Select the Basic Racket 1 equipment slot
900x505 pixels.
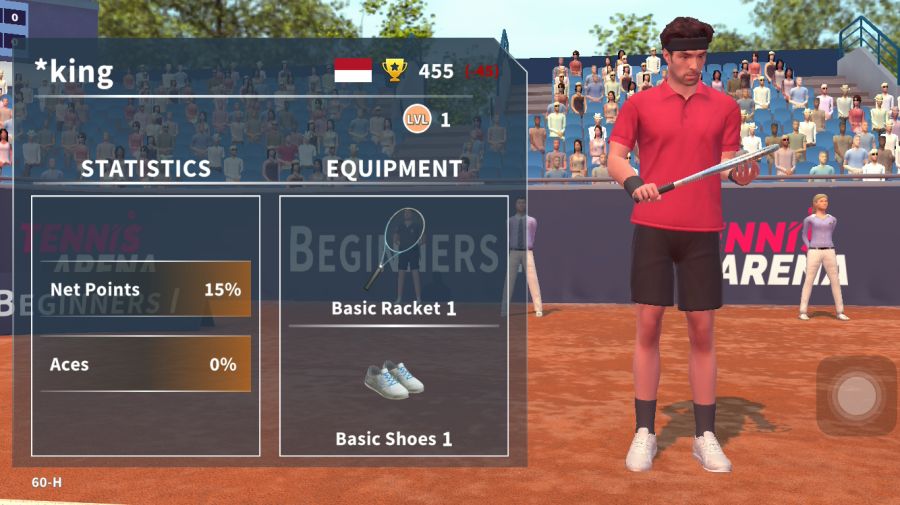(x=393, y=262)
